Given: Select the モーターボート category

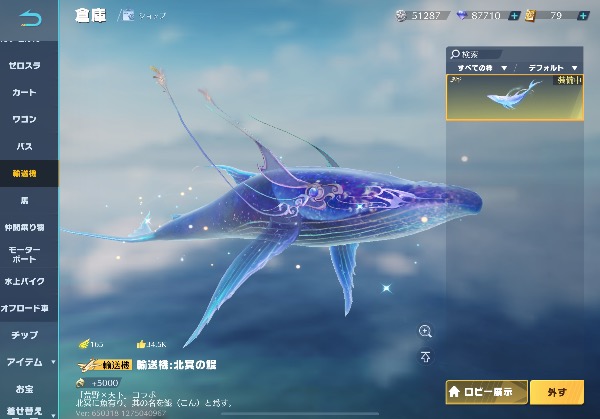Looking at the screenshot, I should click(x=24, y=254).
